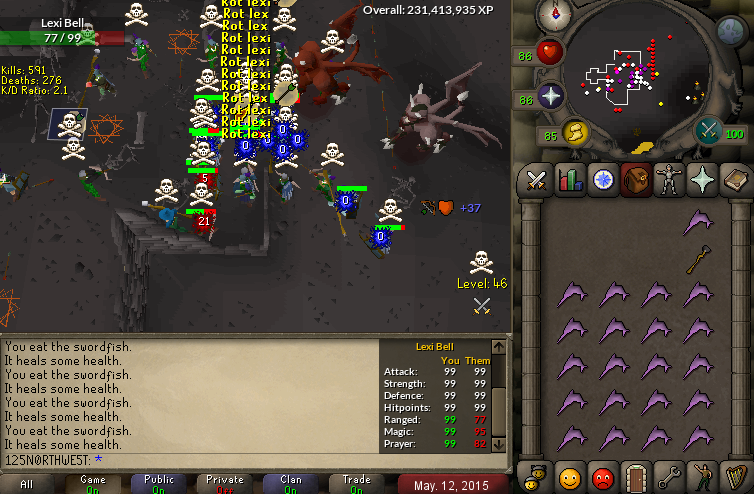This screenshot has height=494, width=754.
Task: Show the Worn Equipment tab
Action: (669, 180)
